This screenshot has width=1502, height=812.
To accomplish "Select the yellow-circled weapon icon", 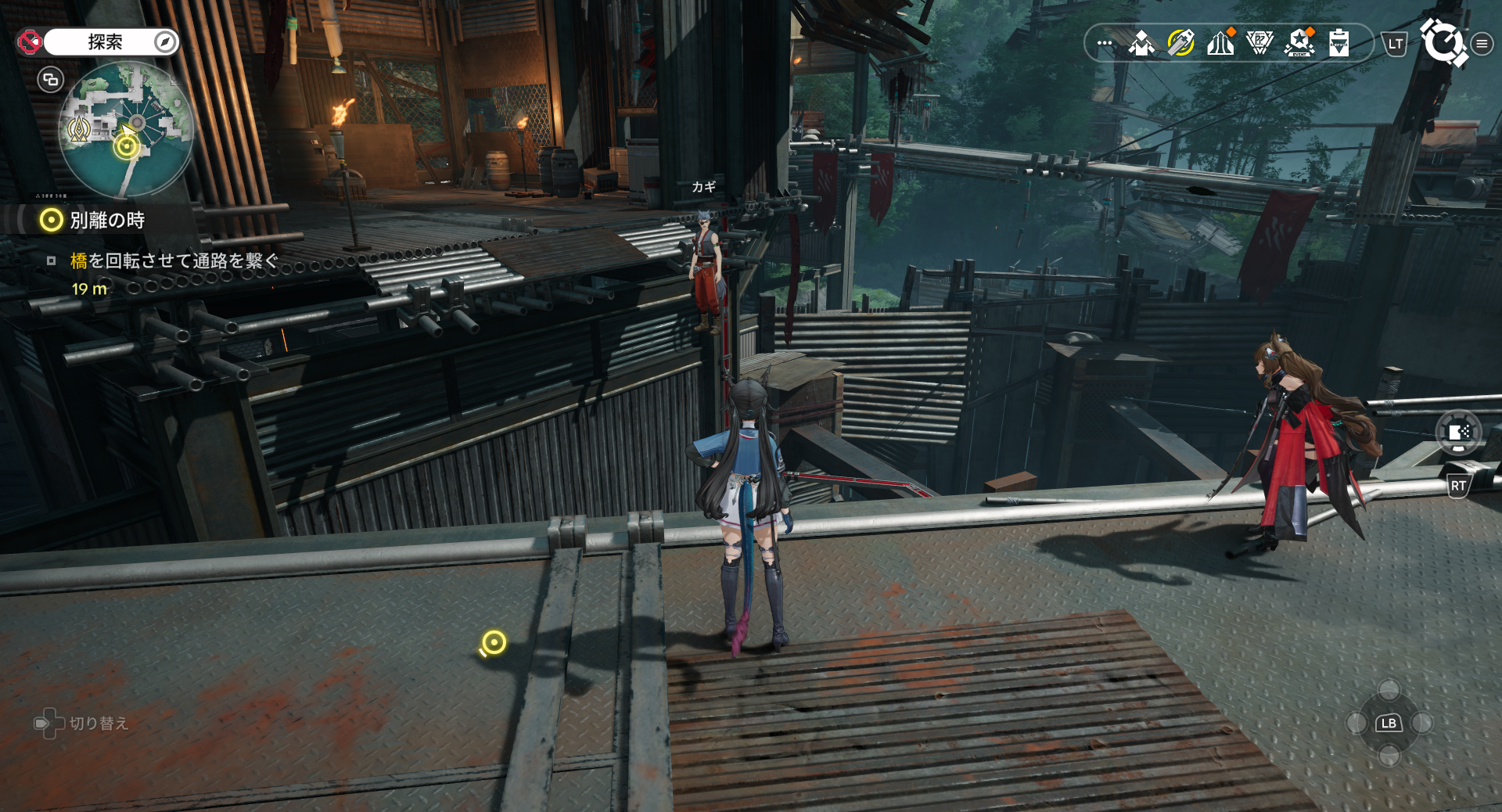I will [1180, 43].
